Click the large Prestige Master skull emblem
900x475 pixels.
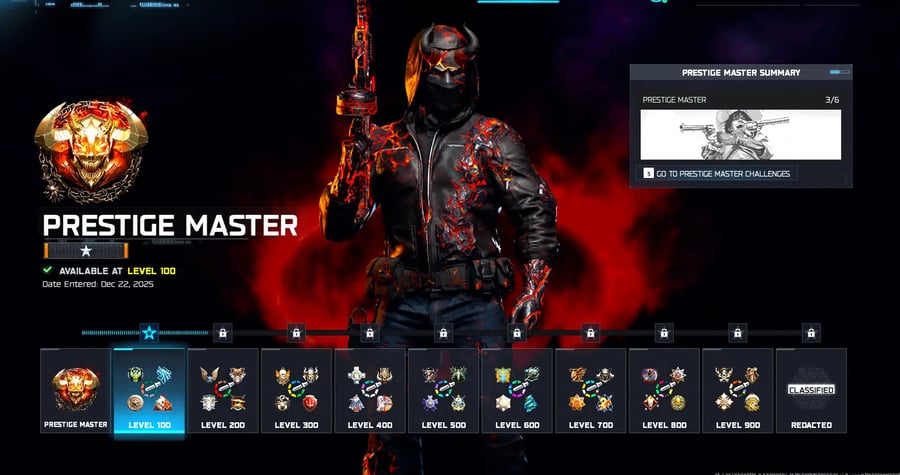[91, 150]
